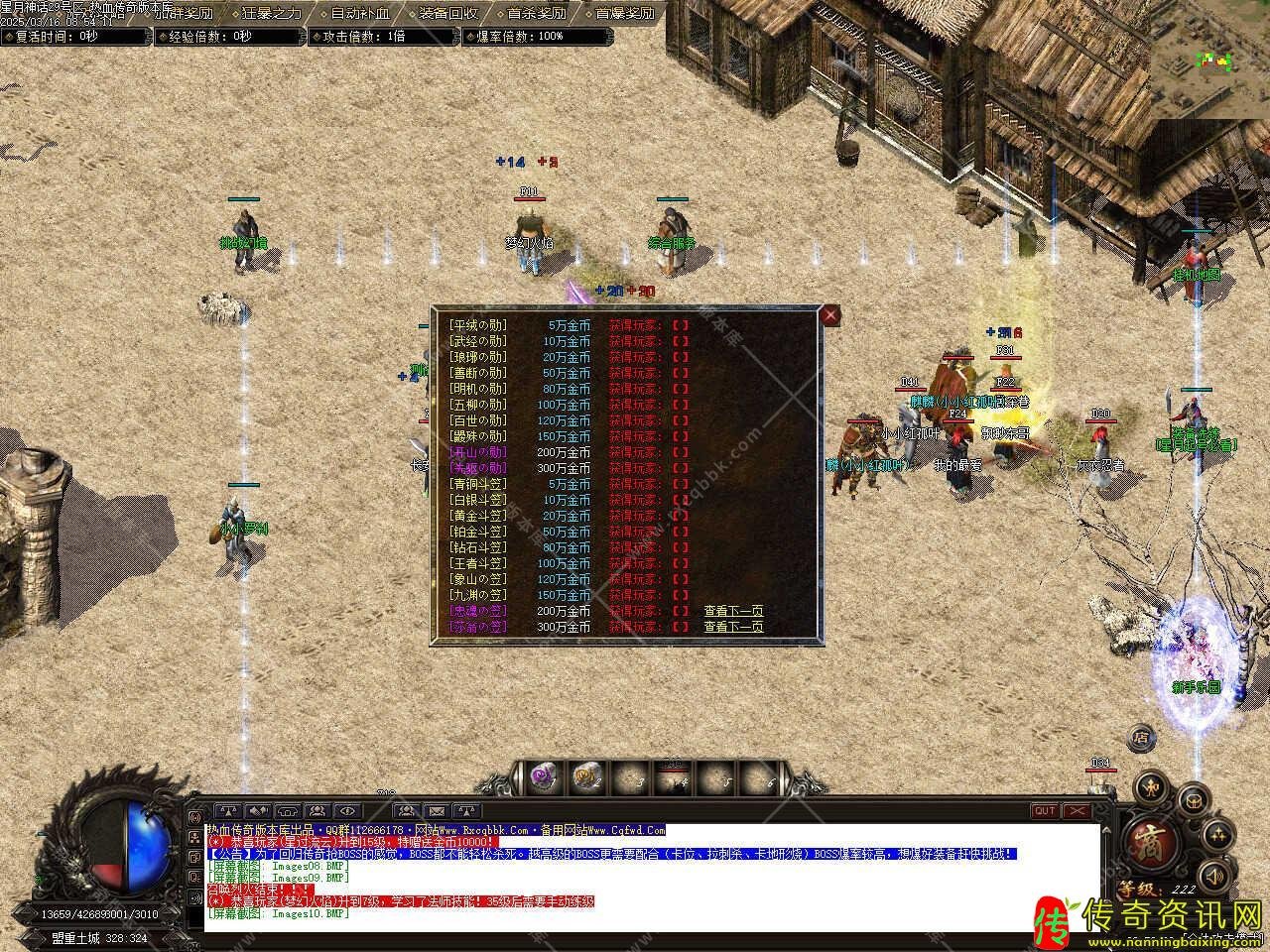Use the scroll item in hotbar slot 2

tap(586, 776)
